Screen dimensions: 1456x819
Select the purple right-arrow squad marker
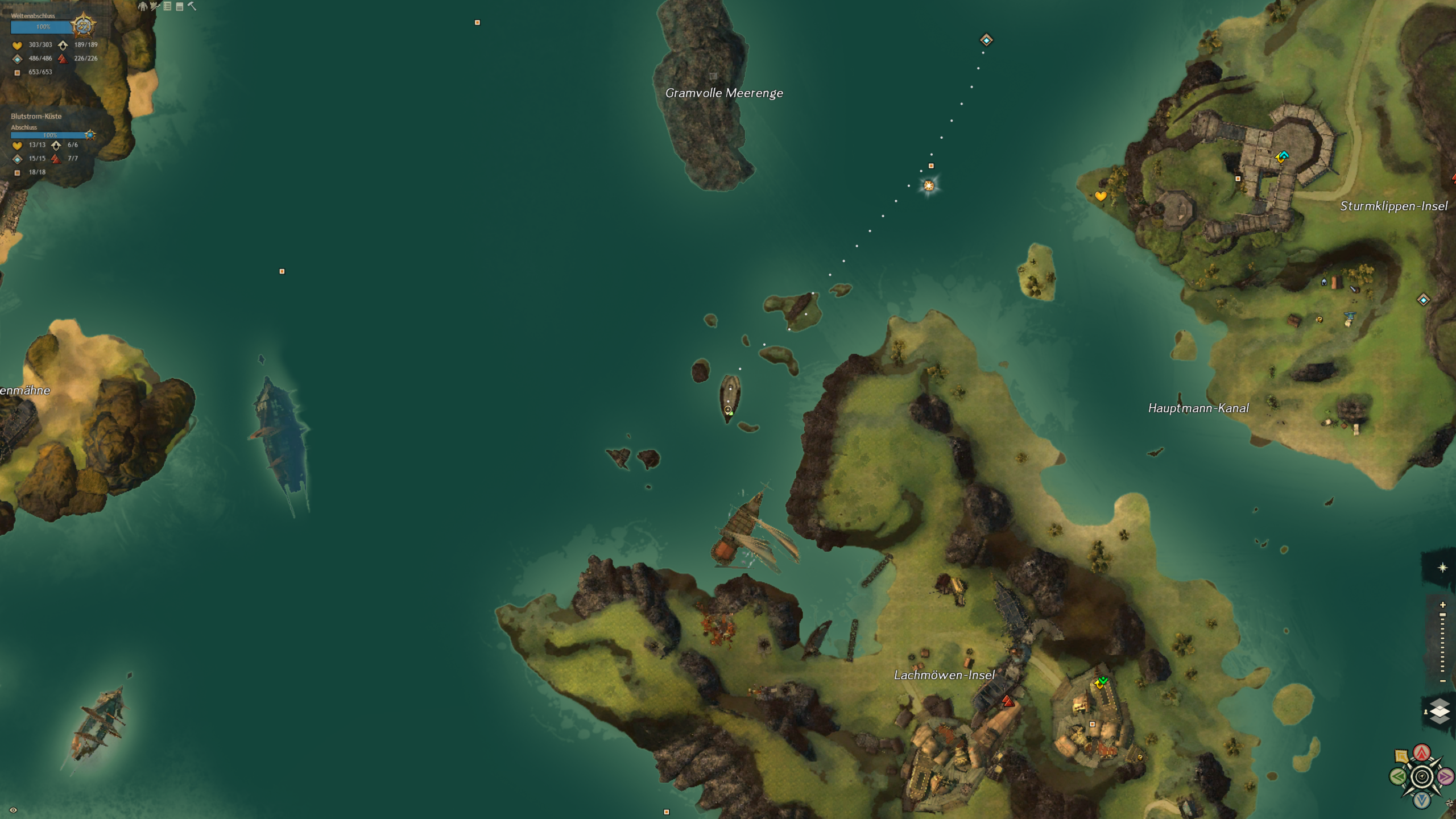pos(1445,776)
